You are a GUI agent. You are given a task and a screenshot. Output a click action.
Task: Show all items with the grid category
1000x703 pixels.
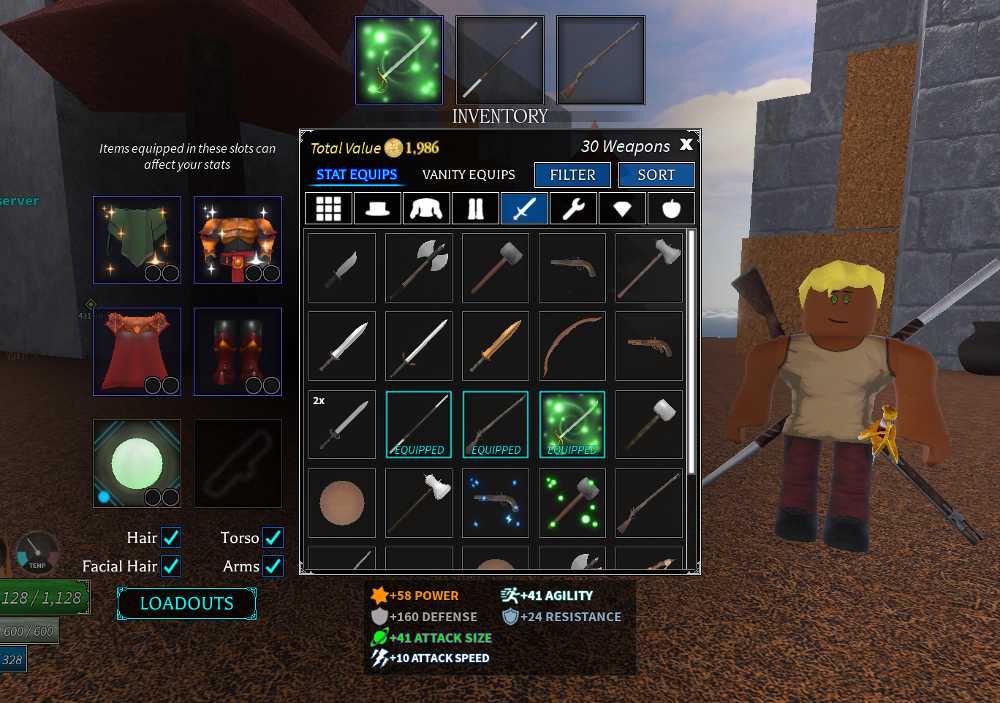(329, 209)
